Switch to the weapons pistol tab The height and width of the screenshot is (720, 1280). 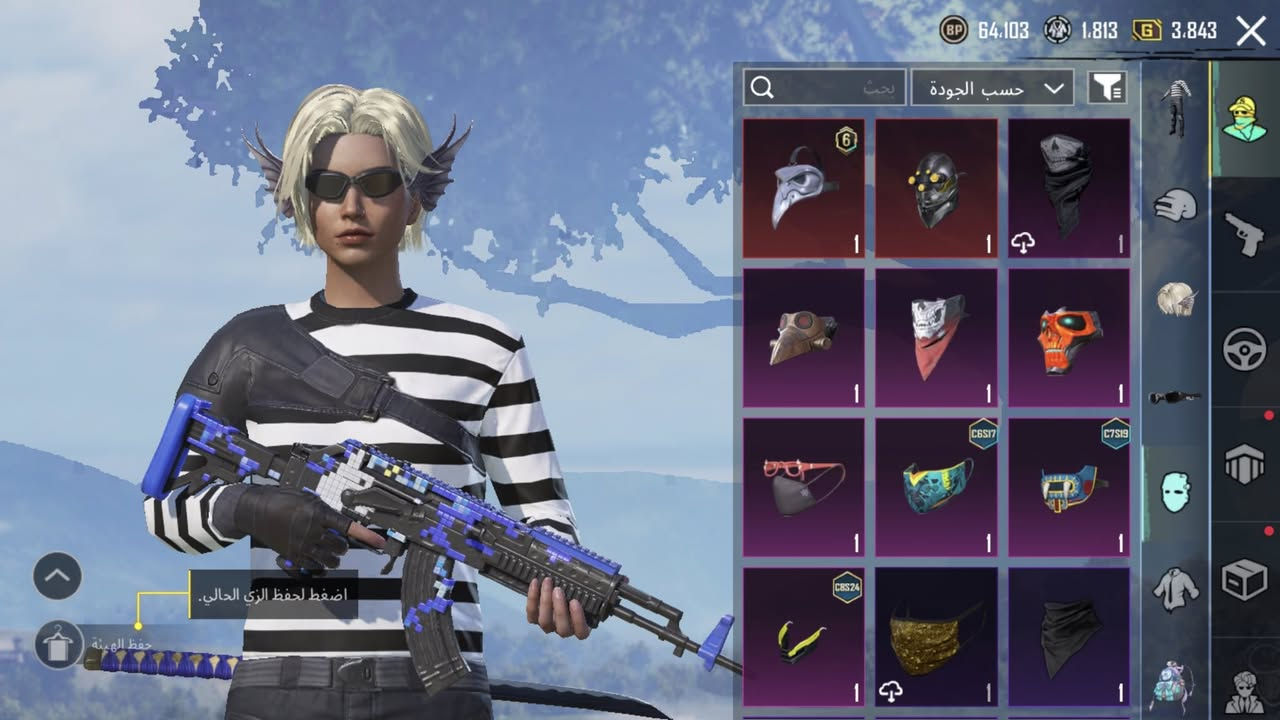(x=1245, y=234)
